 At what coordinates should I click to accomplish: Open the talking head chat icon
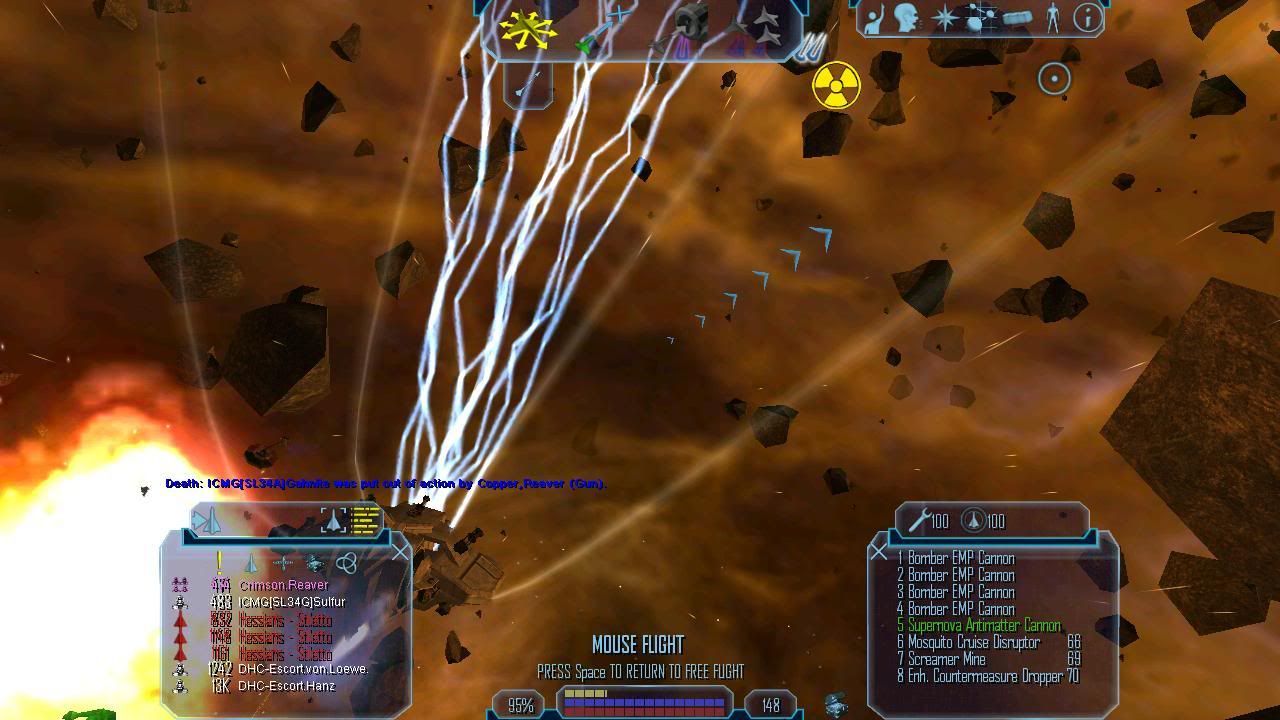tap(908, 18)
